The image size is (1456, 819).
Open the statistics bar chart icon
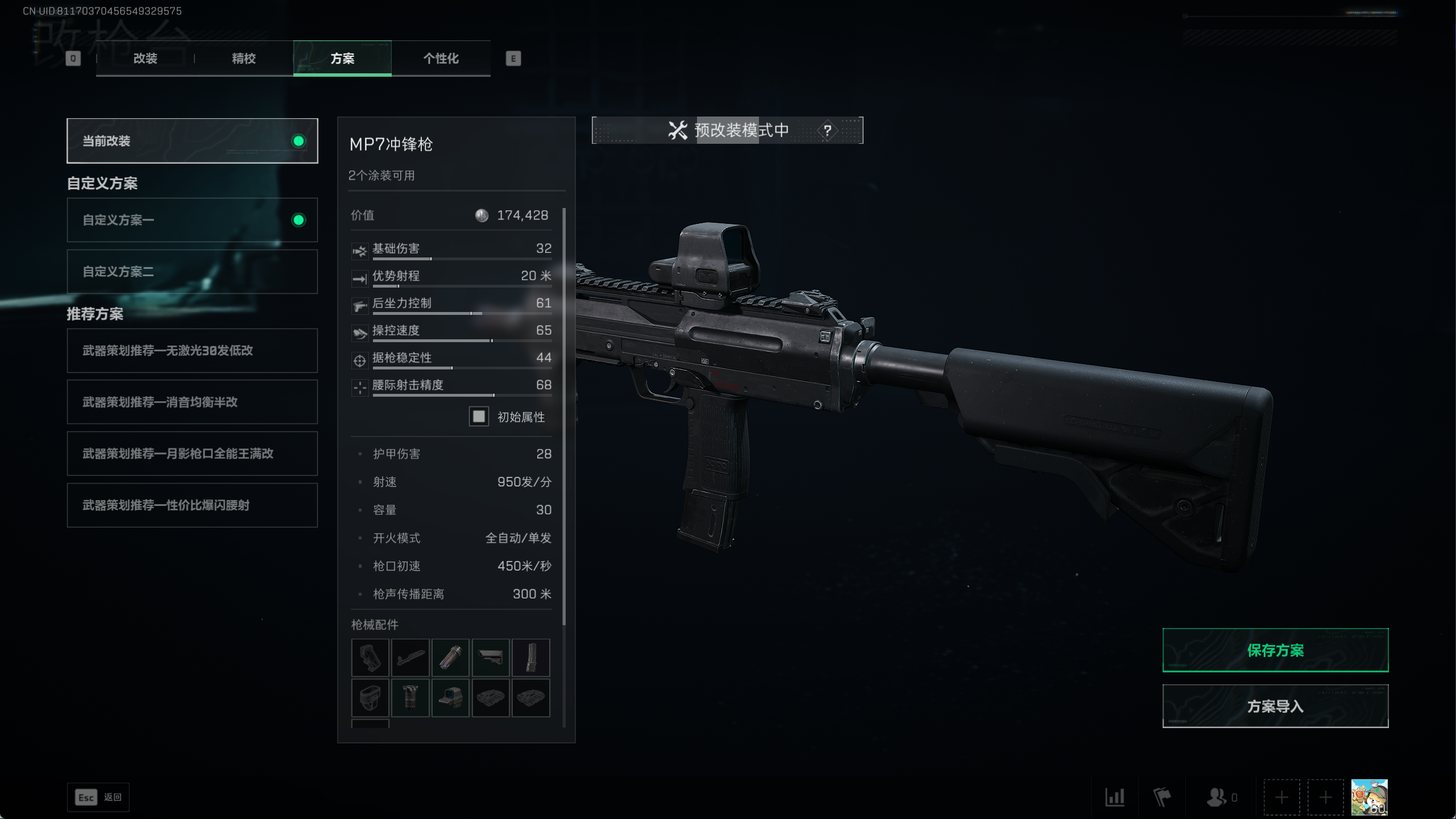1114,797
